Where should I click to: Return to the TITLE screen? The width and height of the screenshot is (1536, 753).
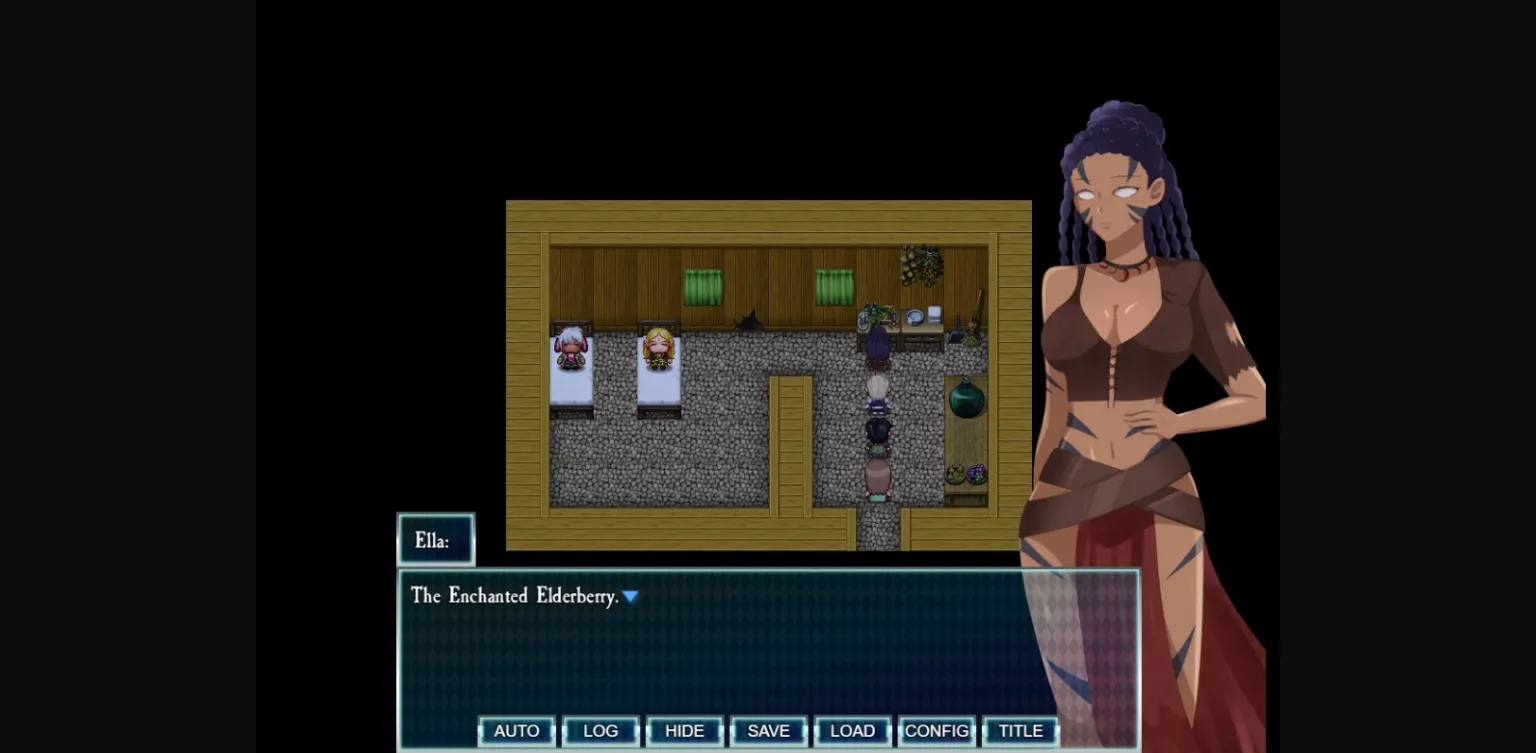[x=1021, y=731]
